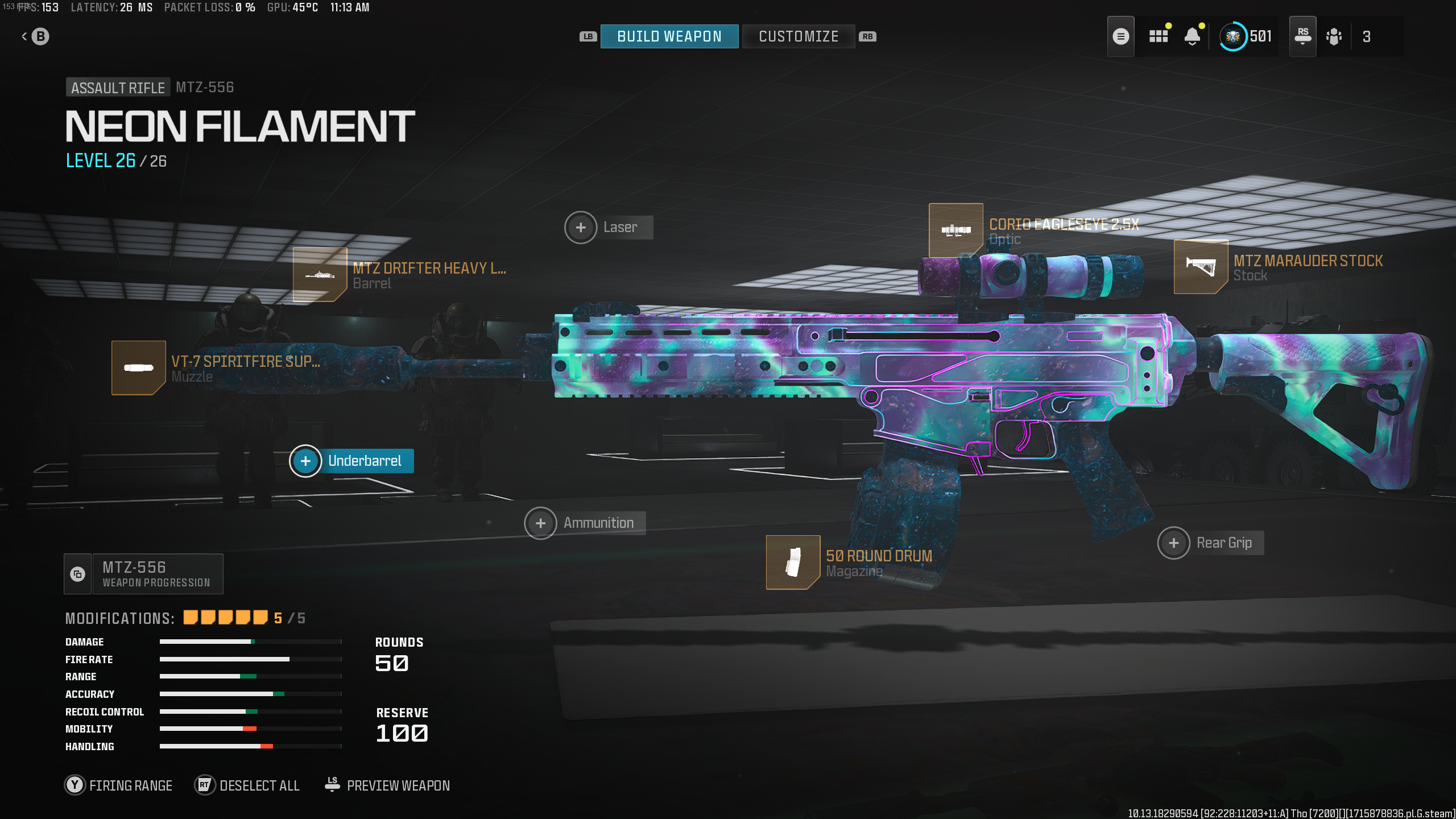Open the VT-7 Spiritfire Suppressor muzzle slot

138,368
